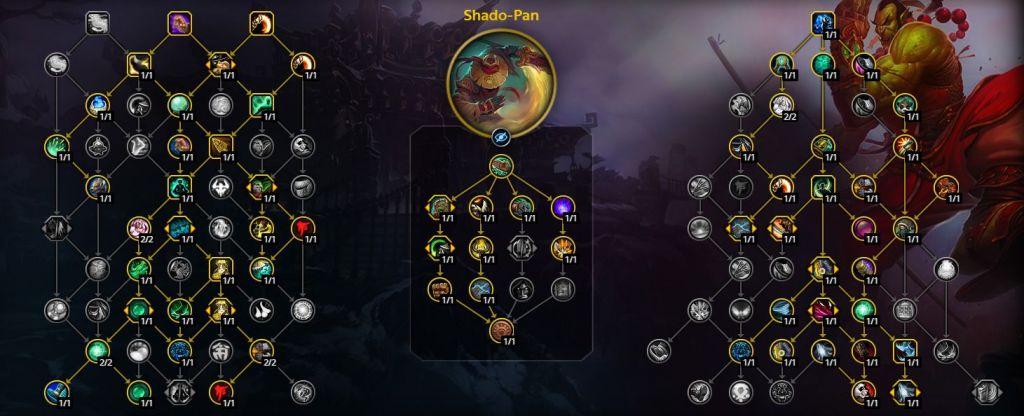Choose the pink 2/2 talent node
1024x416 pixels.
(139, 229)
